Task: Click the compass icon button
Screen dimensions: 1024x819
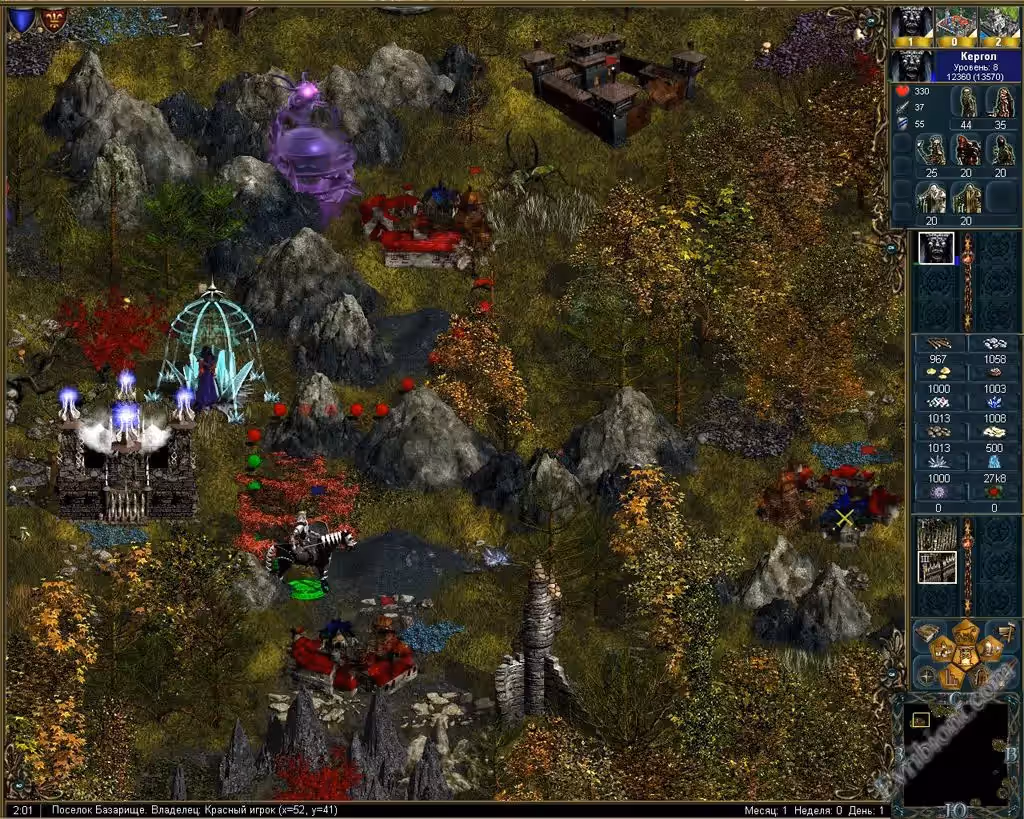Action: pos(925,676)
